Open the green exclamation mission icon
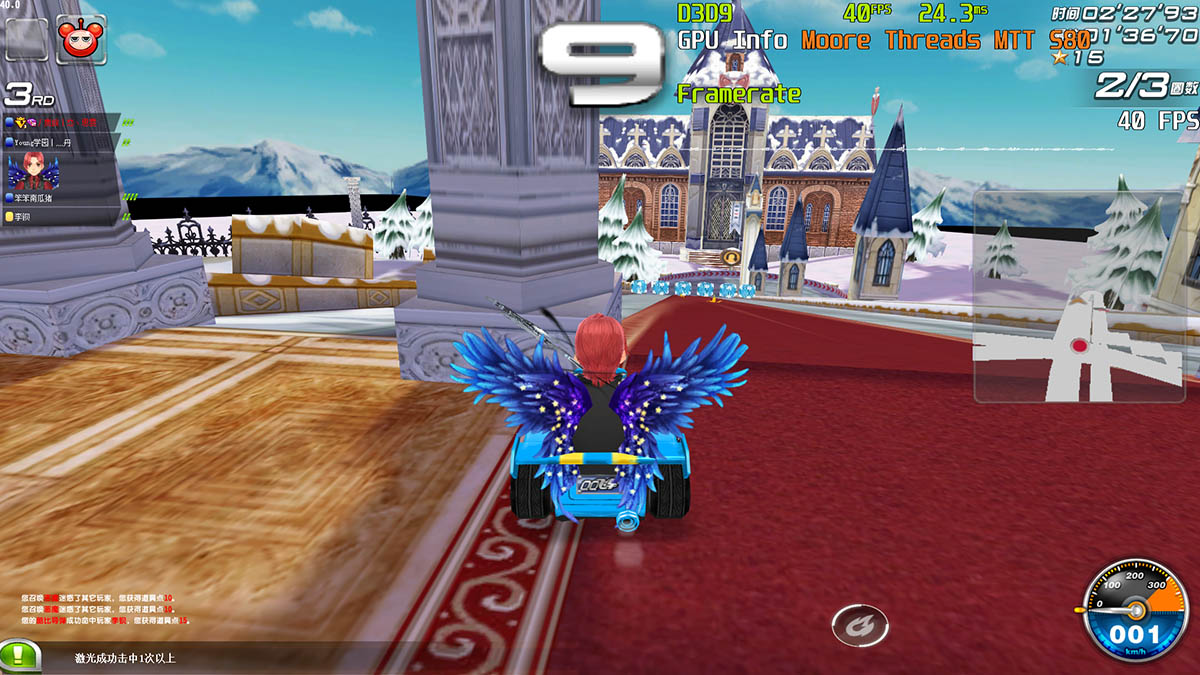This screenshot has width=1200, height=675. coord(20,656)
